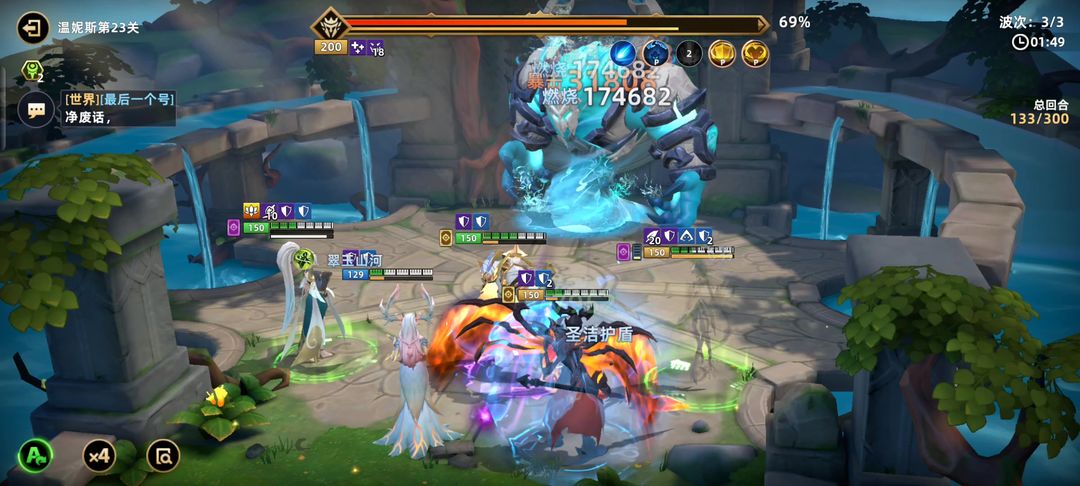1080x486 pixels.
Task: Inspect the boss's golden shield passive icon
Action: [722, 53]
